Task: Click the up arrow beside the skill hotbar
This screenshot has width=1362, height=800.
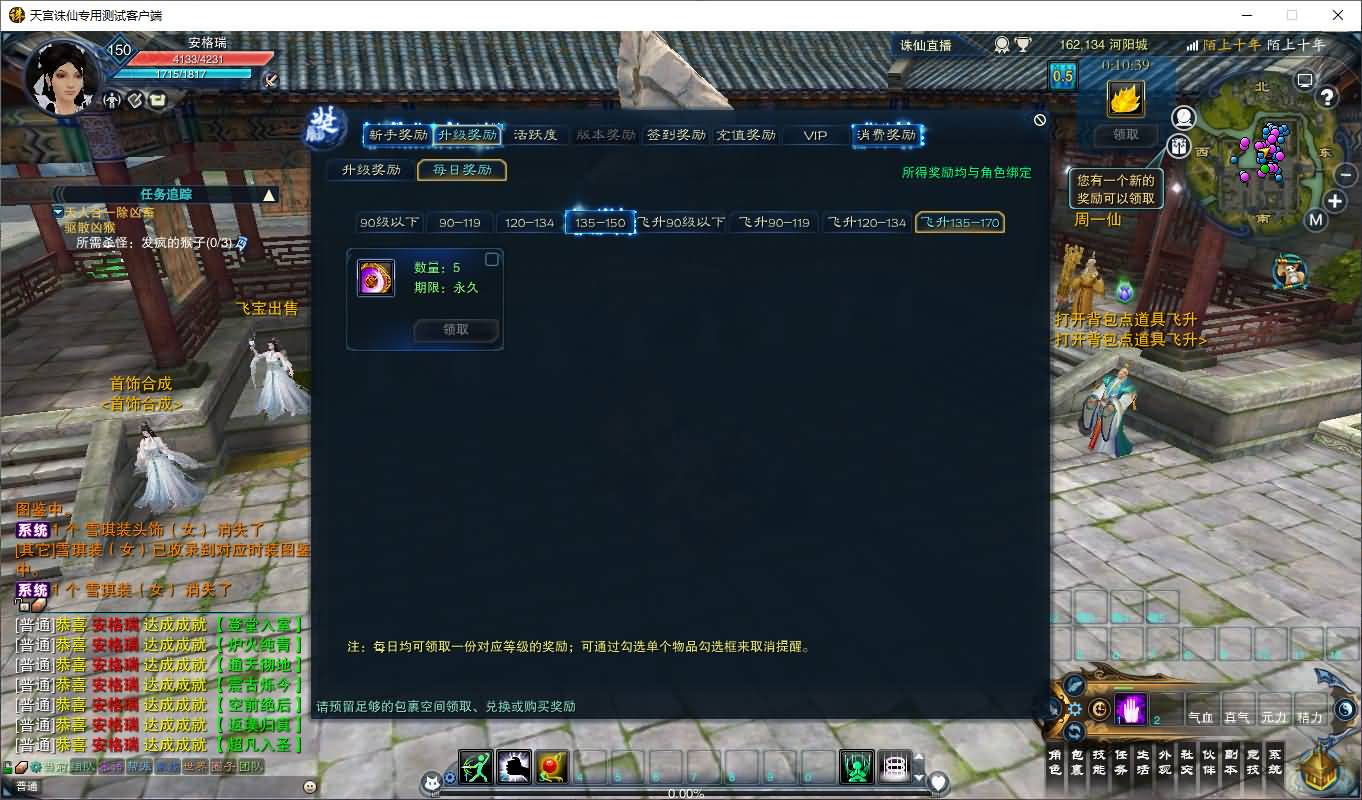Action: tap(919, 758)
